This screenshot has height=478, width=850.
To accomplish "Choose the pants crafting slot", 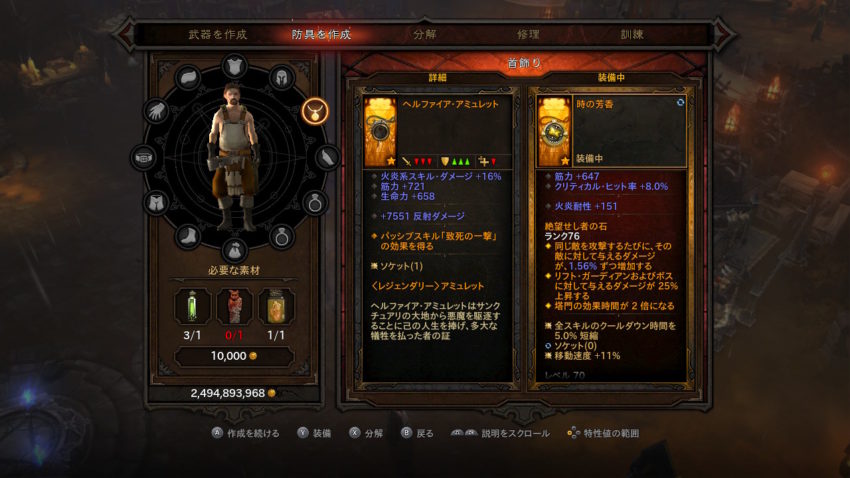I will pos(157,203).
